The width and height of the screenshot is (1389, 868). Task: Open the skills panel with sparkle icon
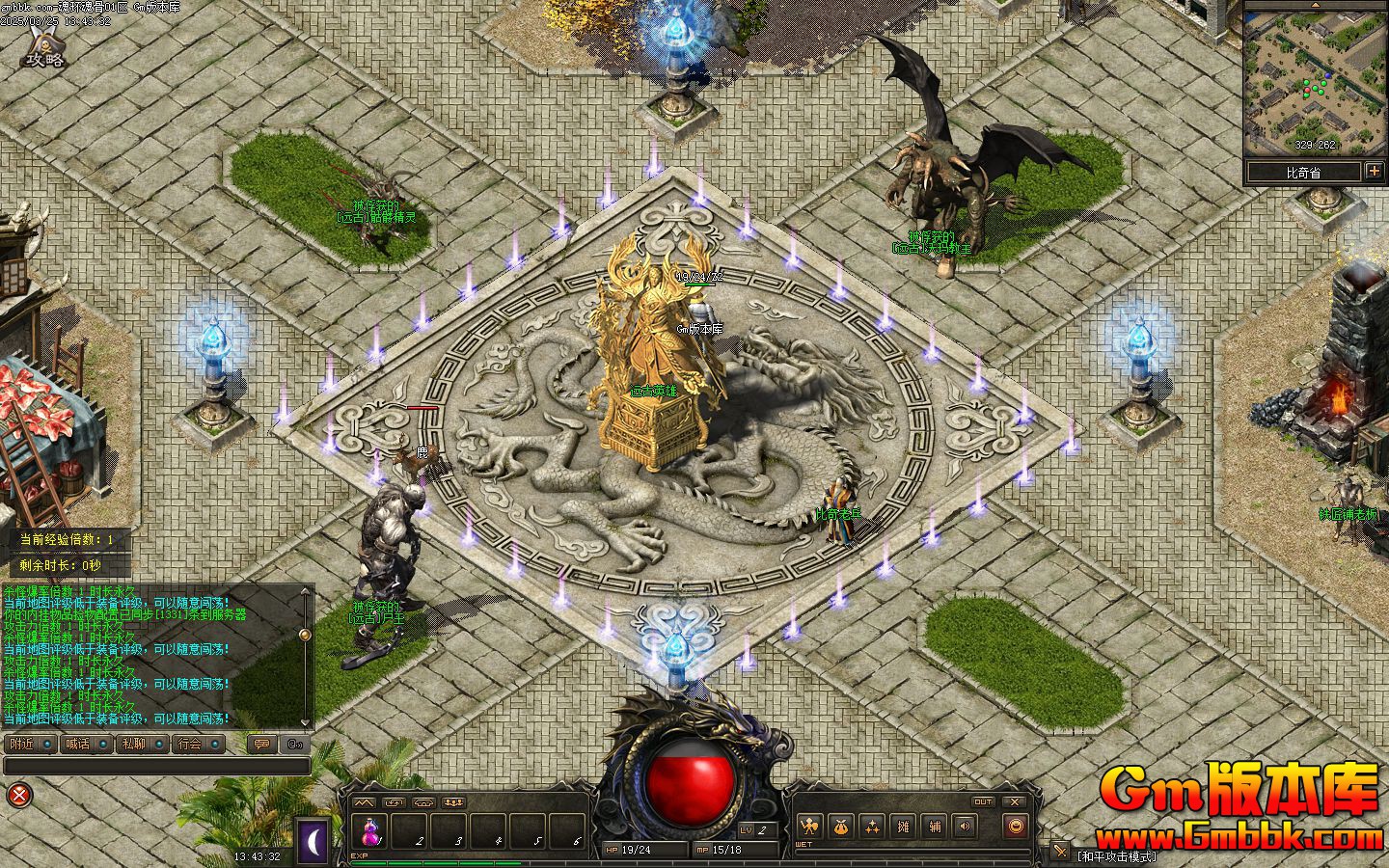pos(872,826)
